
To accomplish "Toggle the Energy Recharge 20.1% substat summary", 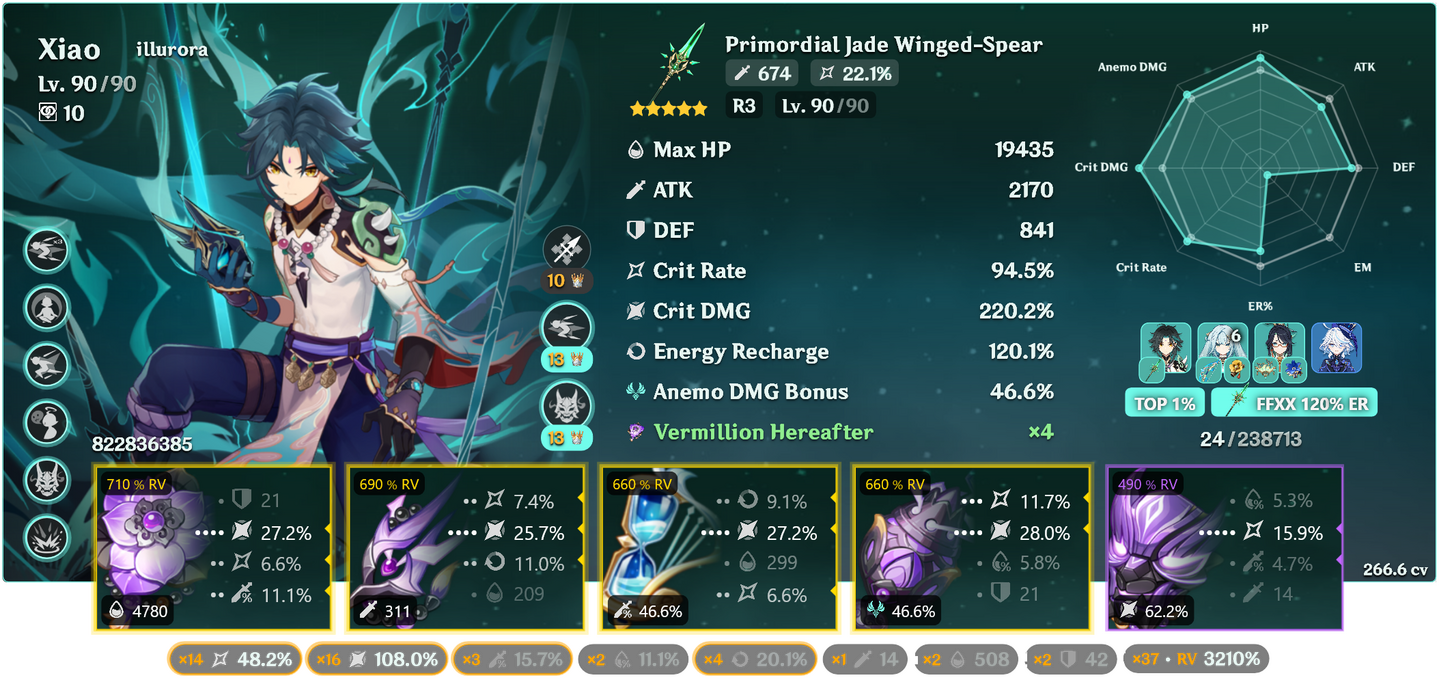I will pos(754,659).
